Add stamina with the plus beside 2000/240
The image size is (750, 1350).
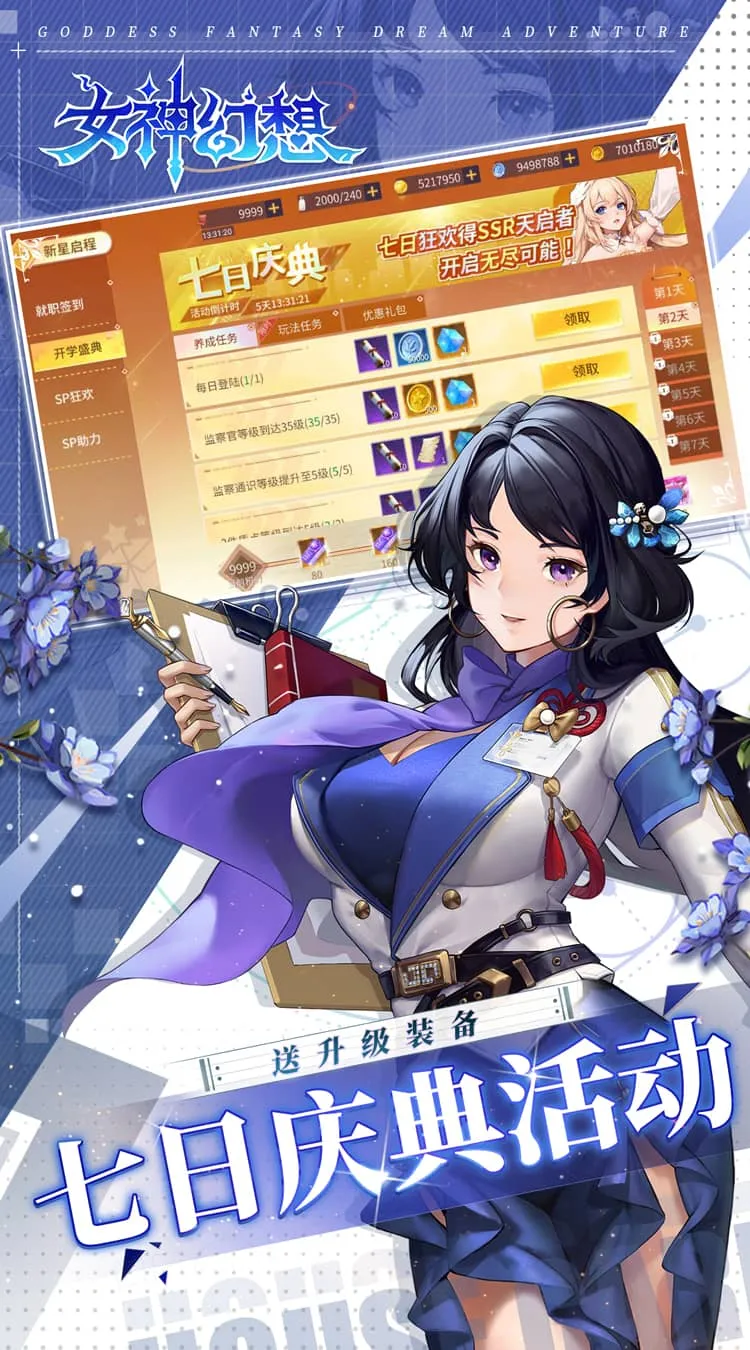click(372, 191)
